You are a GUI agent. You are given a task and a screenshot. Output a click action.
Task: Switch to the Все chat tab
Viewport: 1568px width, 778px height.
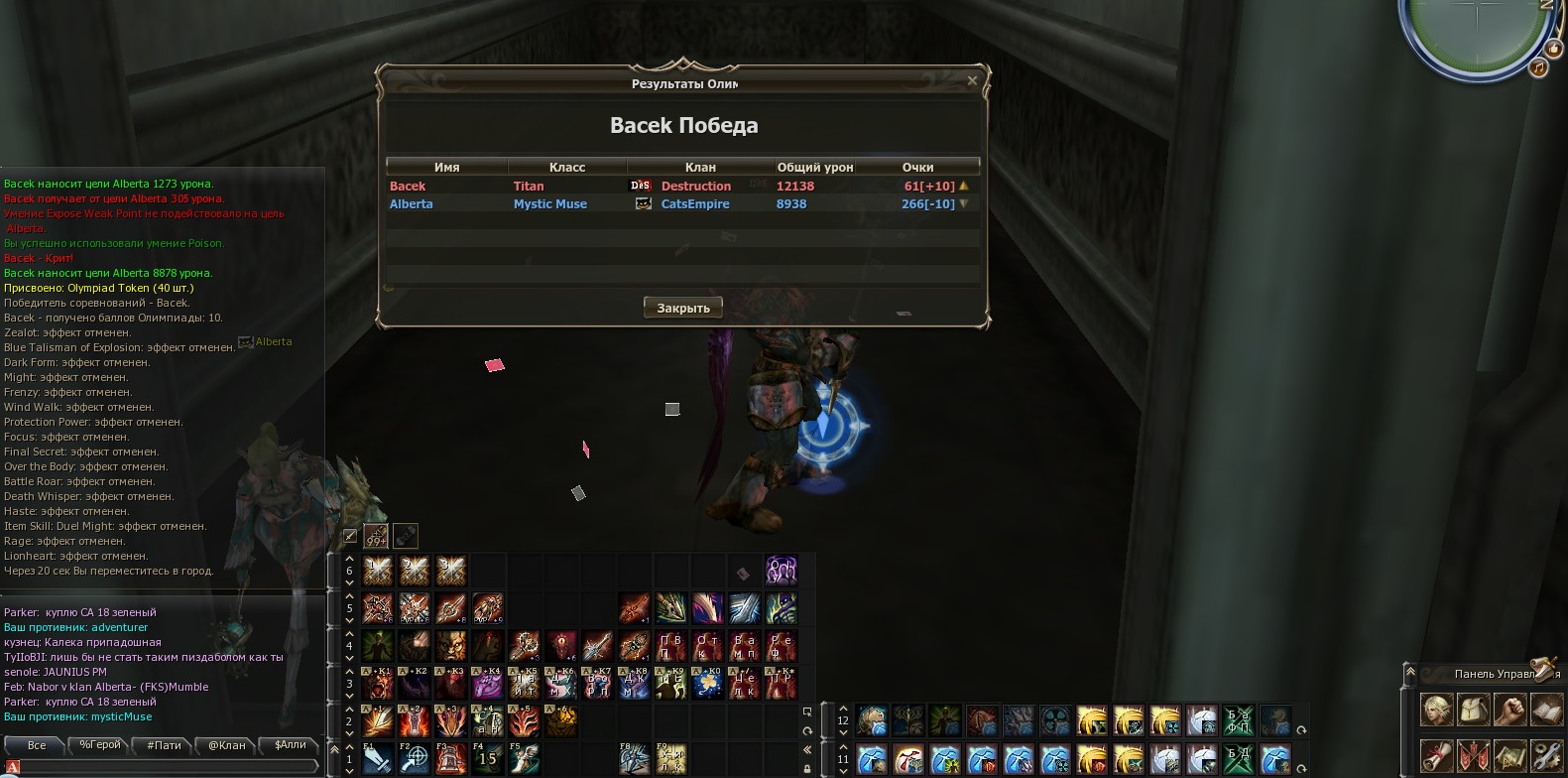(x=37, y=744)
